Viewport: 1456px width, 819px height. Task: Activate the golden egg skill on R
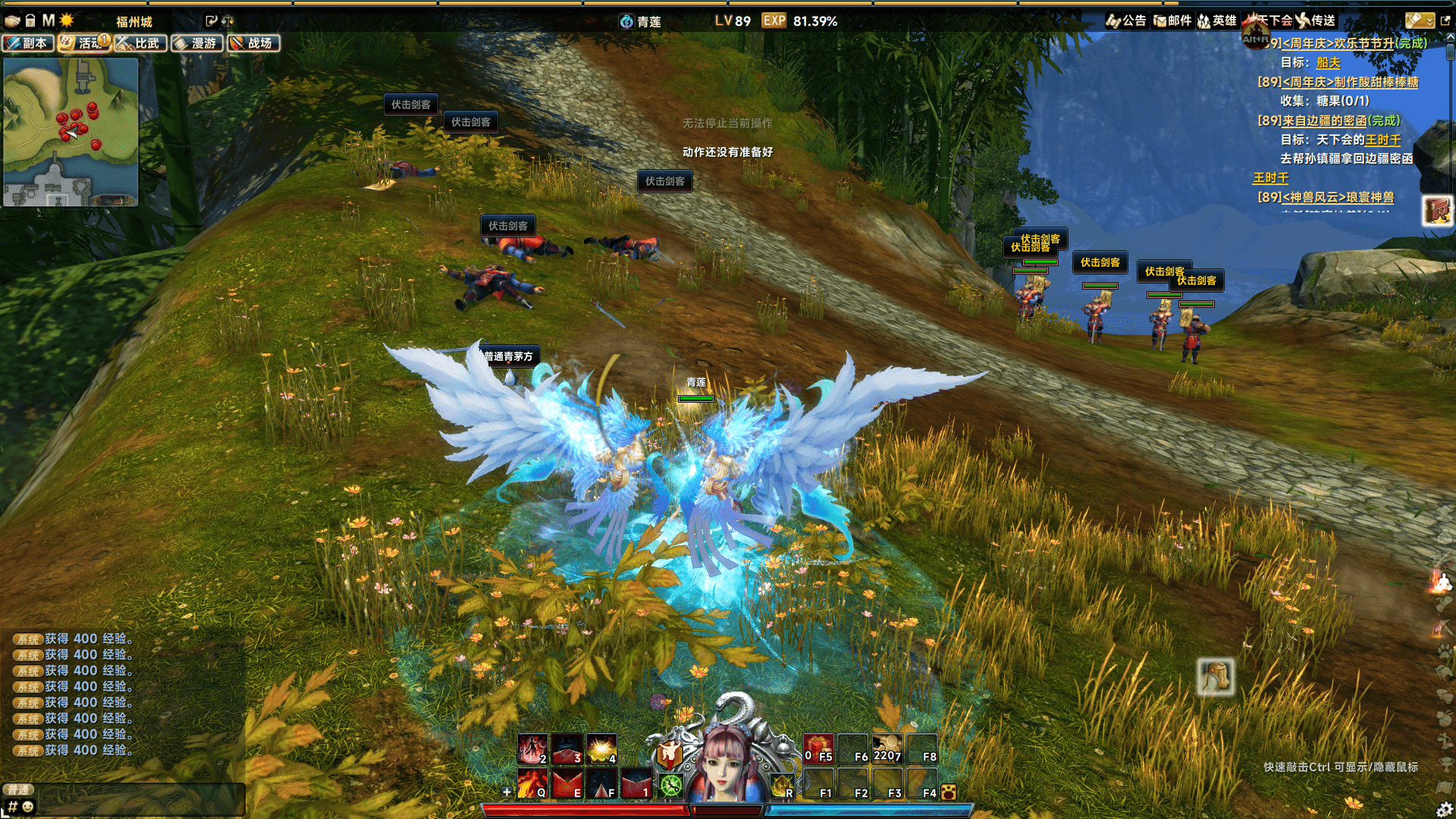781,786
